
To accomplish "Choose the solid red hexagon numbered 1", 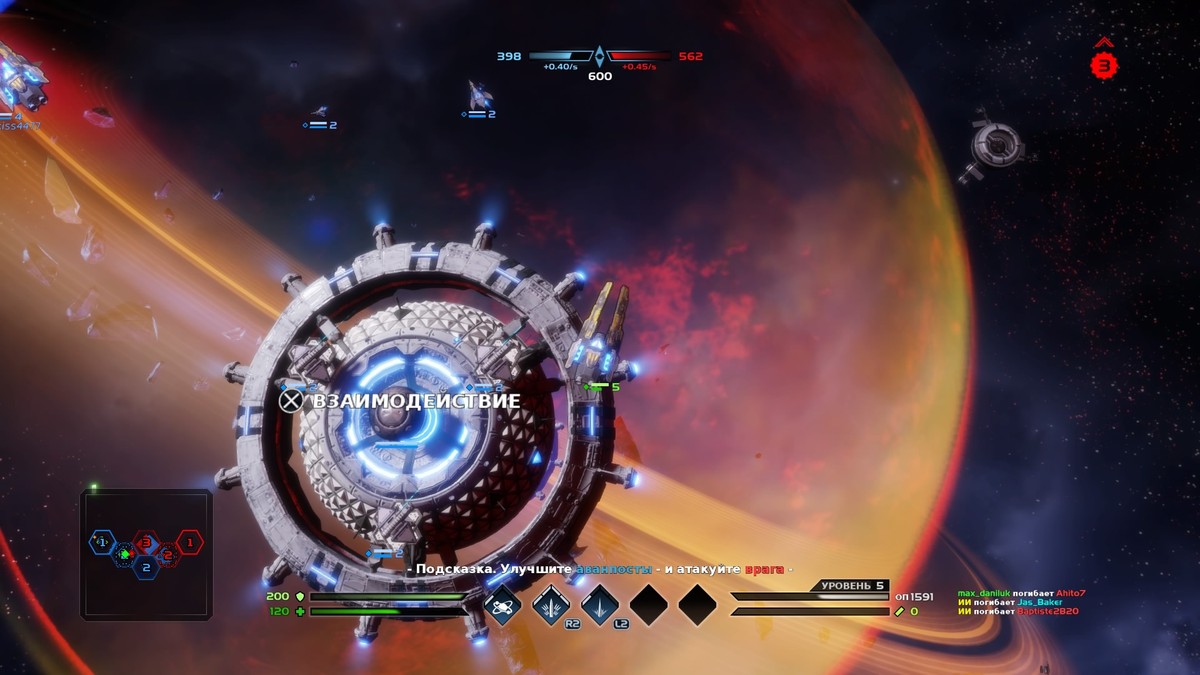I will point(190,542).
